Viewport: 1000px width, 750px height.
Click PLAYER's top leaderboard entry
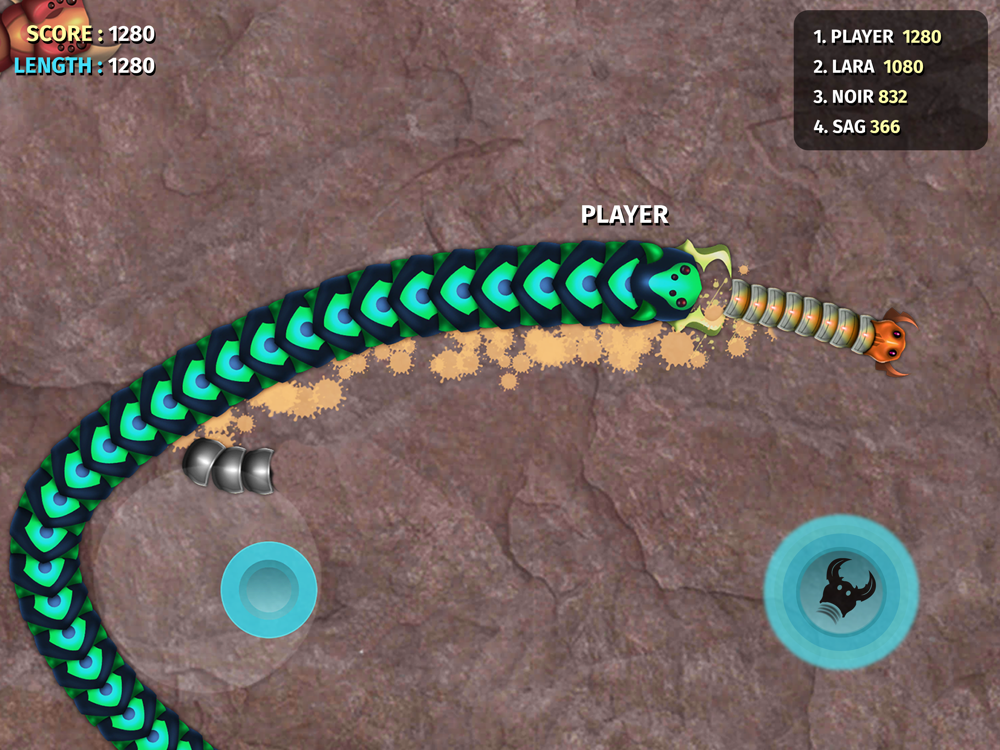(877, 37)
